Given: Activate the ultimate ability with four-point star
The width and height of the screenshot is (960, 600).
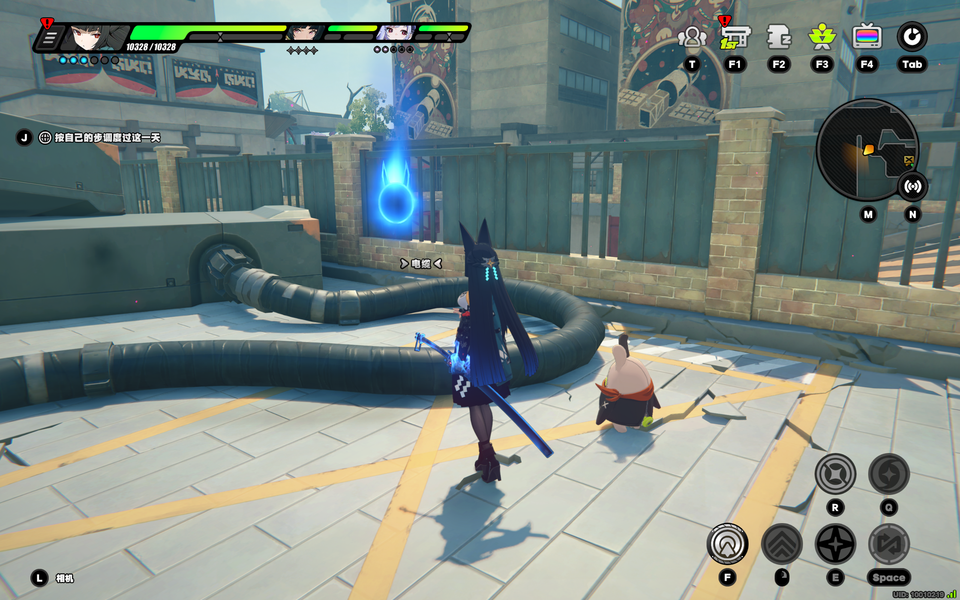Looking at the screenshot, I should click(835, 473).
